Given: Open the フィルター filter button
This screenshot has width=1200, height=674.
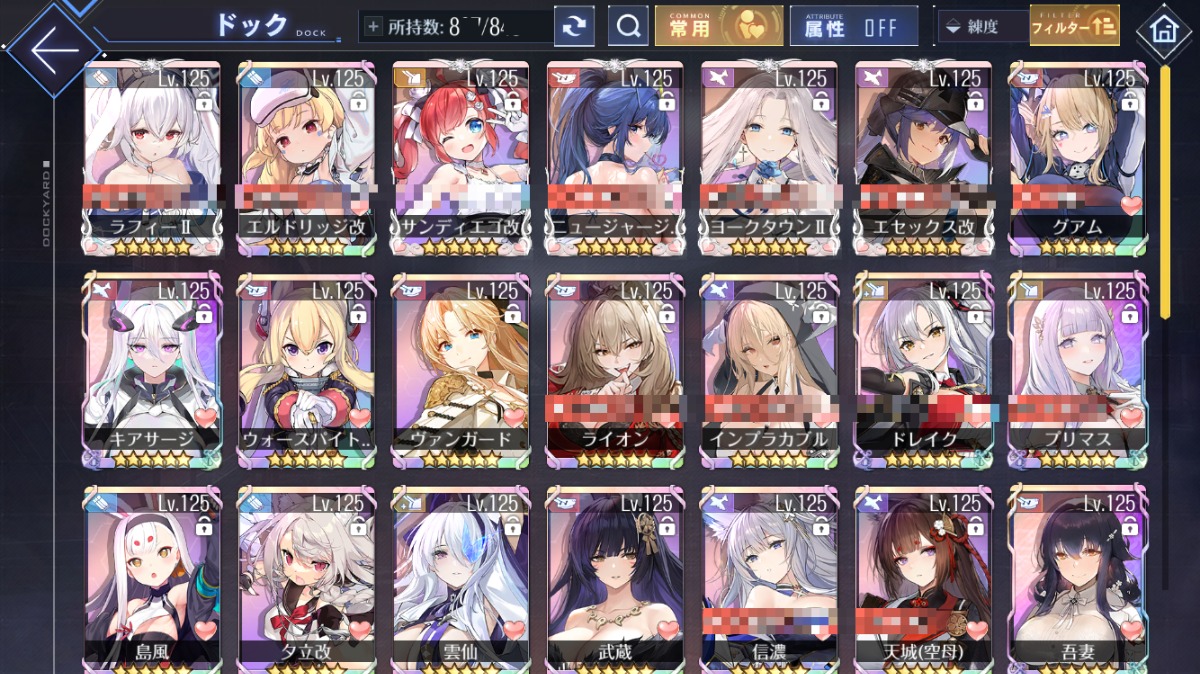Looking at the screenshot, I should [1074, 27].
